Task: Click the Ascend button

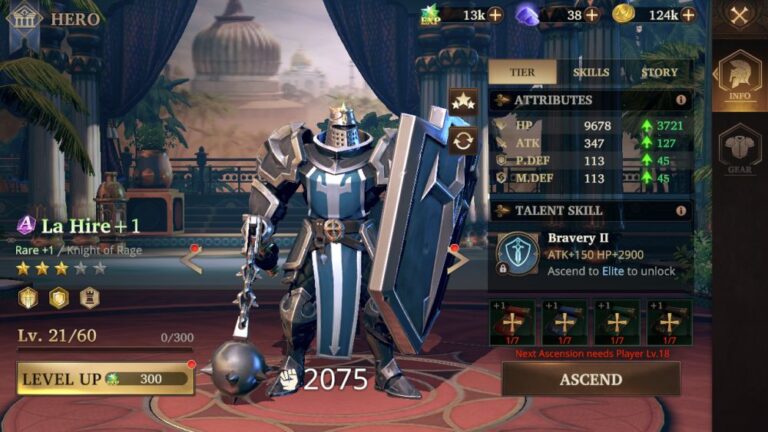Action: pyautogui.click(x=590, y=379)
